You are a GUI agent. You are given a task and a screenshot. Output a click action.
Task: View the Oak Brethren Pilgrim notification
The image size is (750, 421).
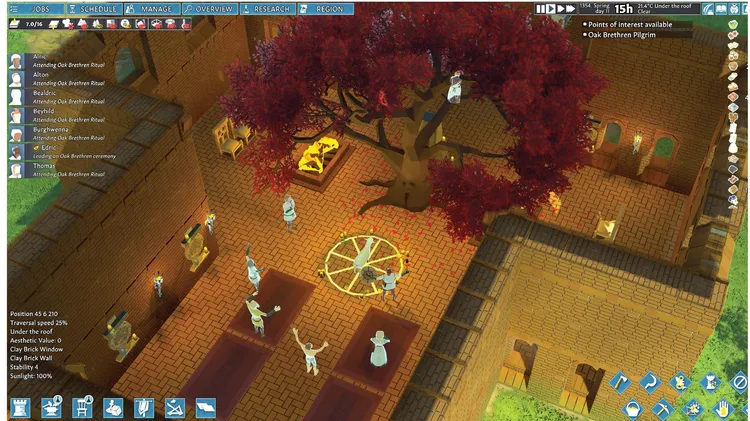tap(624, 35)
